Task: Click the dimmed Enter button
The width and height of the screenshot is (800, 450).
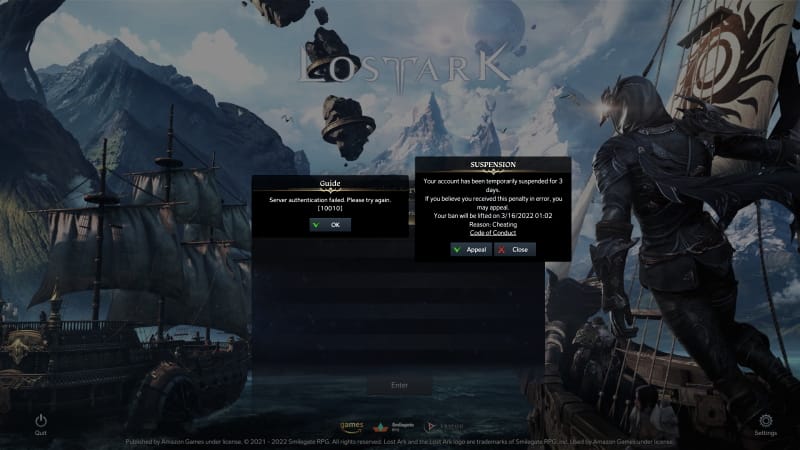Action: [x=399, y=385]
